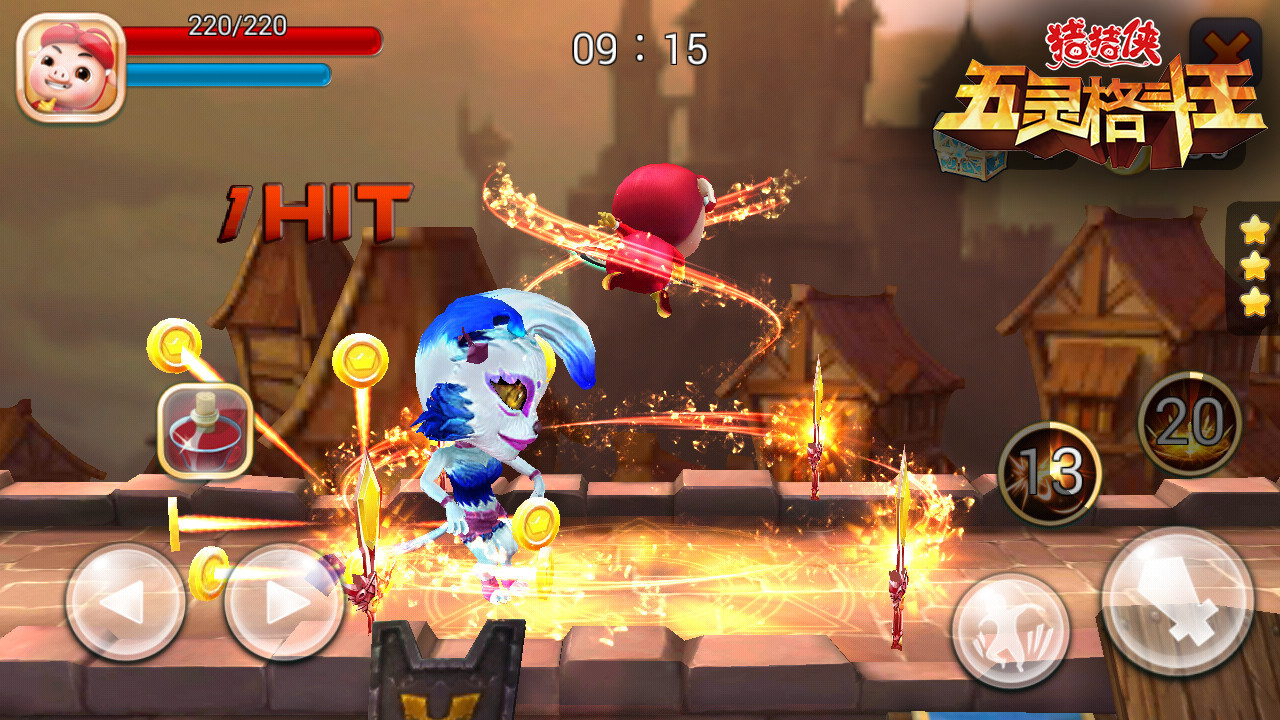Use the red health potion item

click(205, 430)
